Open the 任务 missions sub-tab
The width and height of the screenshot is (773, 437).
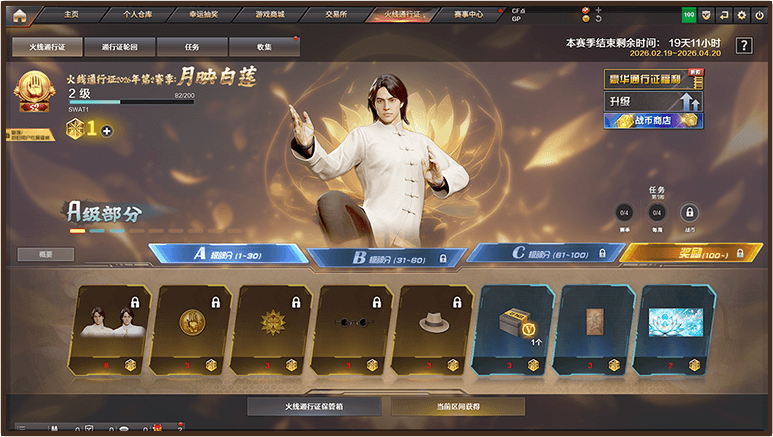(x=192, y=47)
